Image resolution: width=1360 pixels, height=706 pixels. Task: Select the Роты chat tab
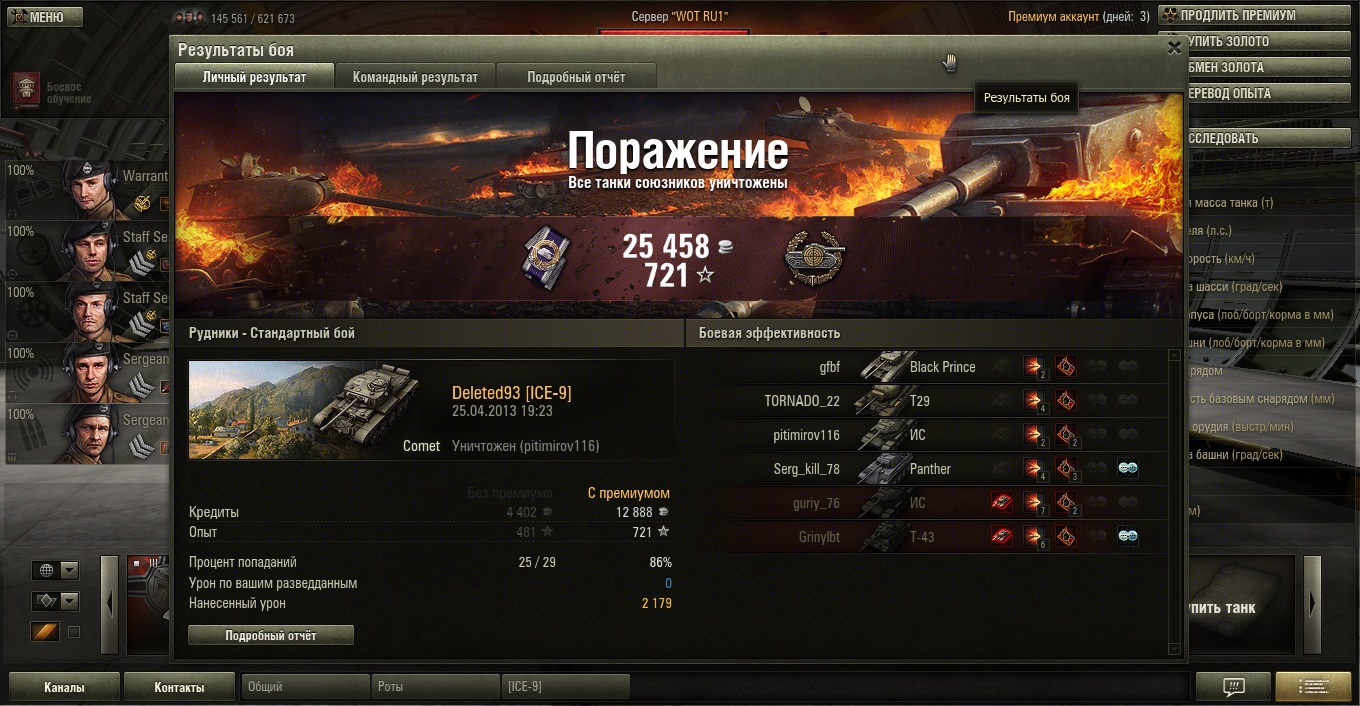tap(435, 687)
